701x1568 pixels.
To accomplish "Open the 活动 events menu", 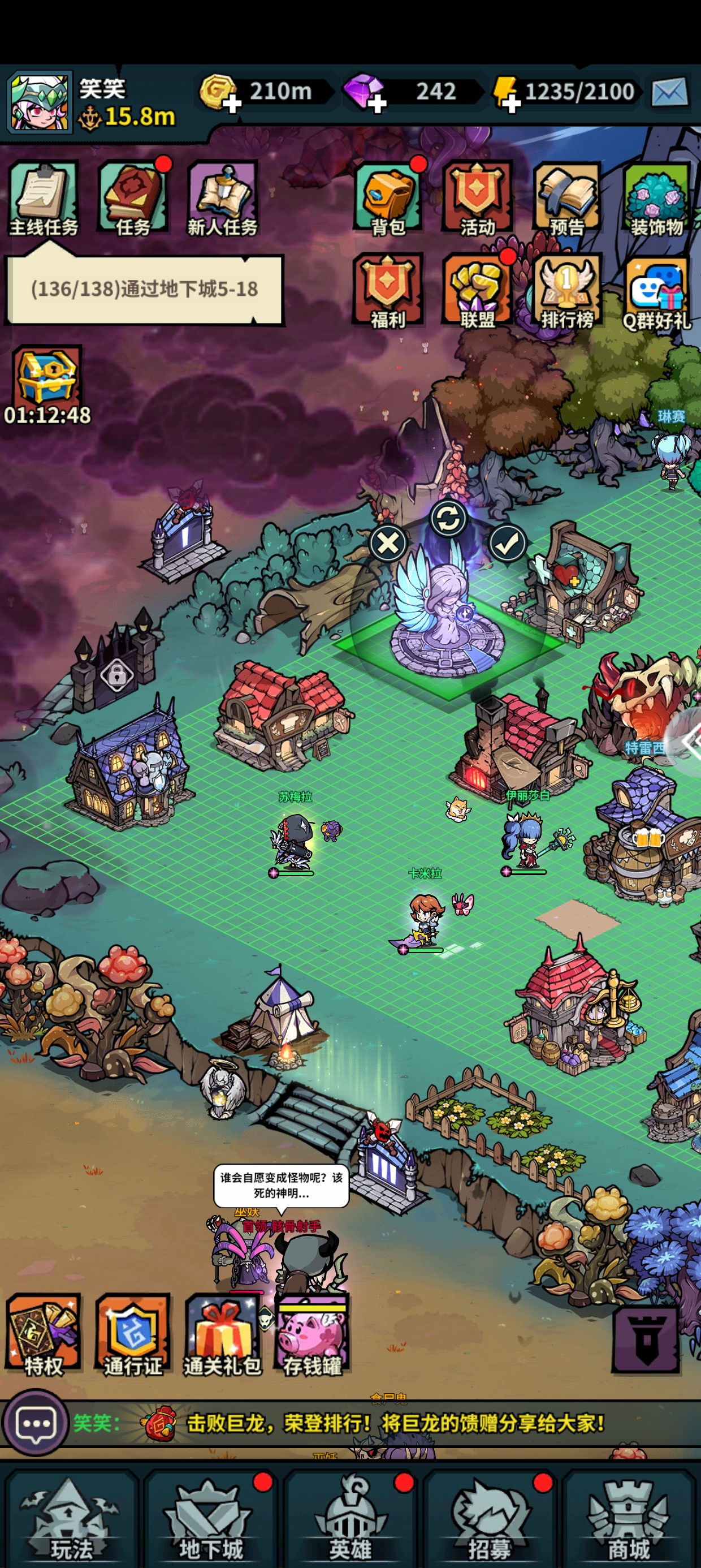I will pyautogui.click(x=478, y=198).
